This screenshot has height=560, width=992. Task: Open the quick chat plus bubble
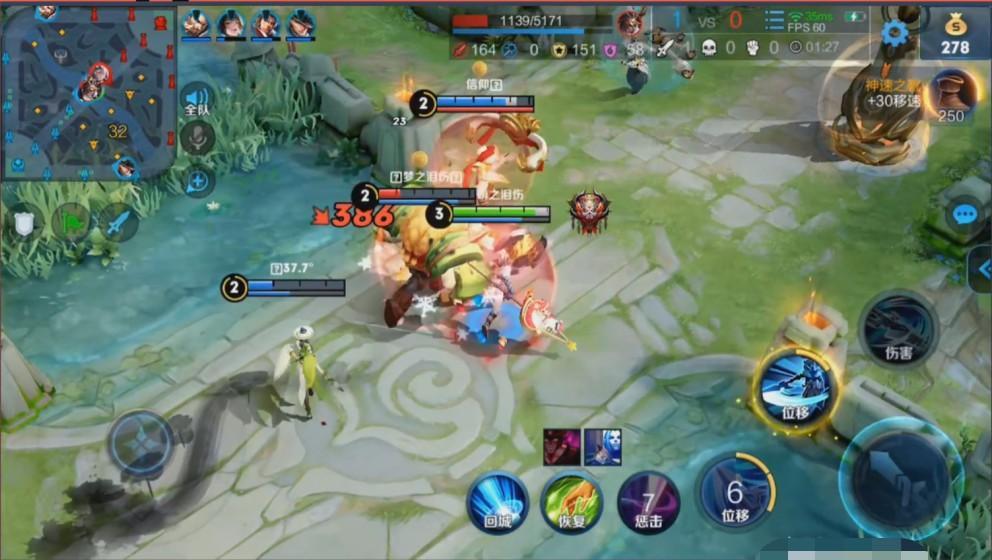(x=198, y=181)
